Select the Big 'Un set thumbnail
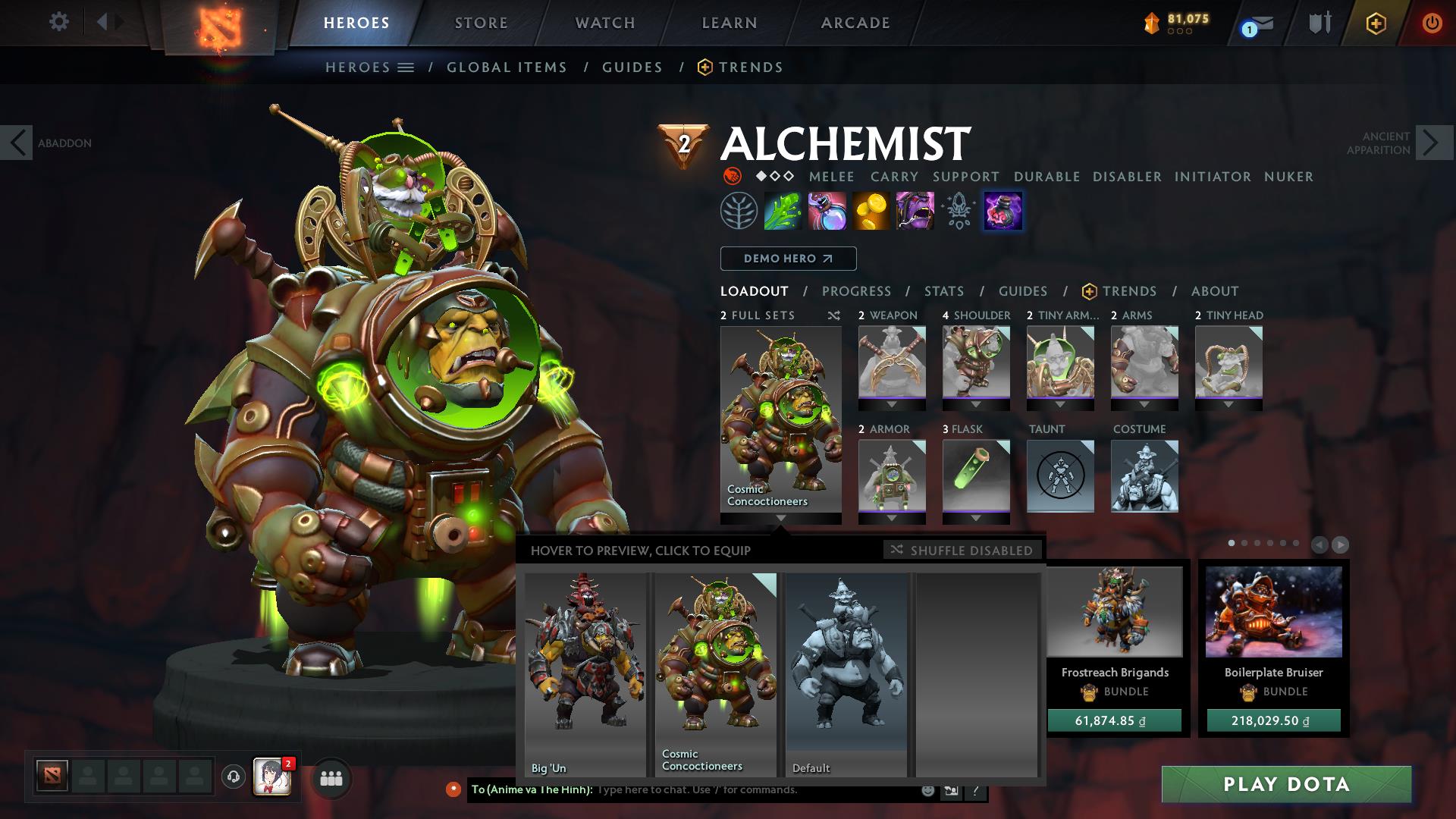Image resolution: width=1456 pixels, height=819 pixels. tap(585, 670)
